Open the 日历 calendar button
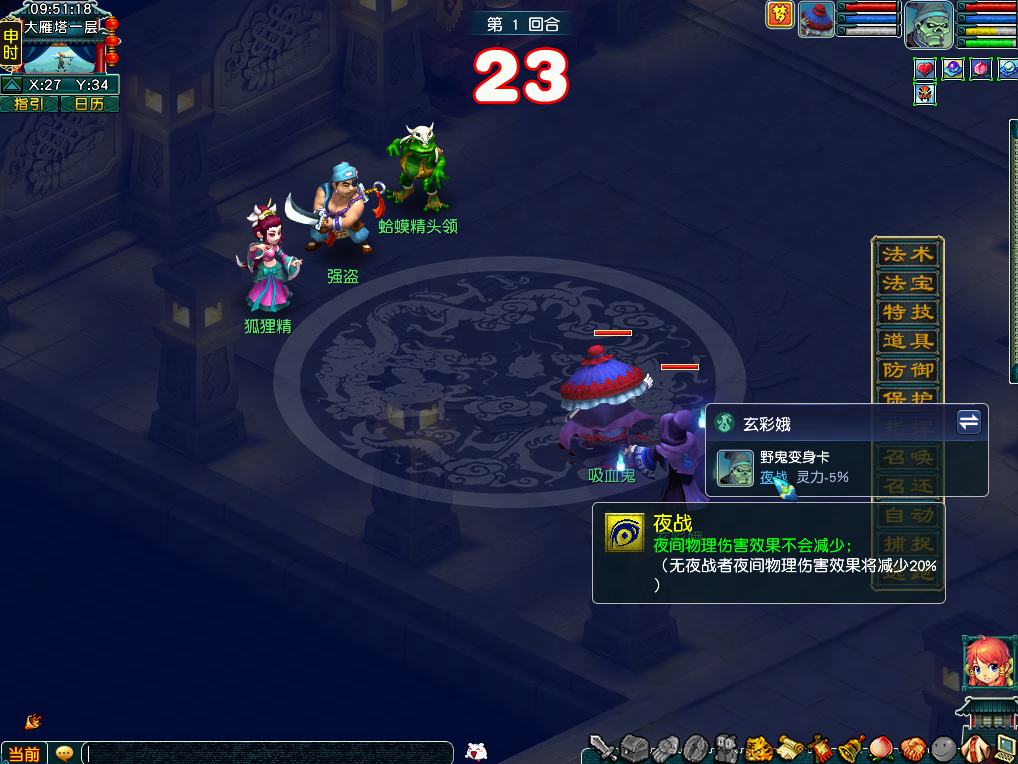Screen dimensions: 1018x764 pyautogui.click(x=90, y=104)
